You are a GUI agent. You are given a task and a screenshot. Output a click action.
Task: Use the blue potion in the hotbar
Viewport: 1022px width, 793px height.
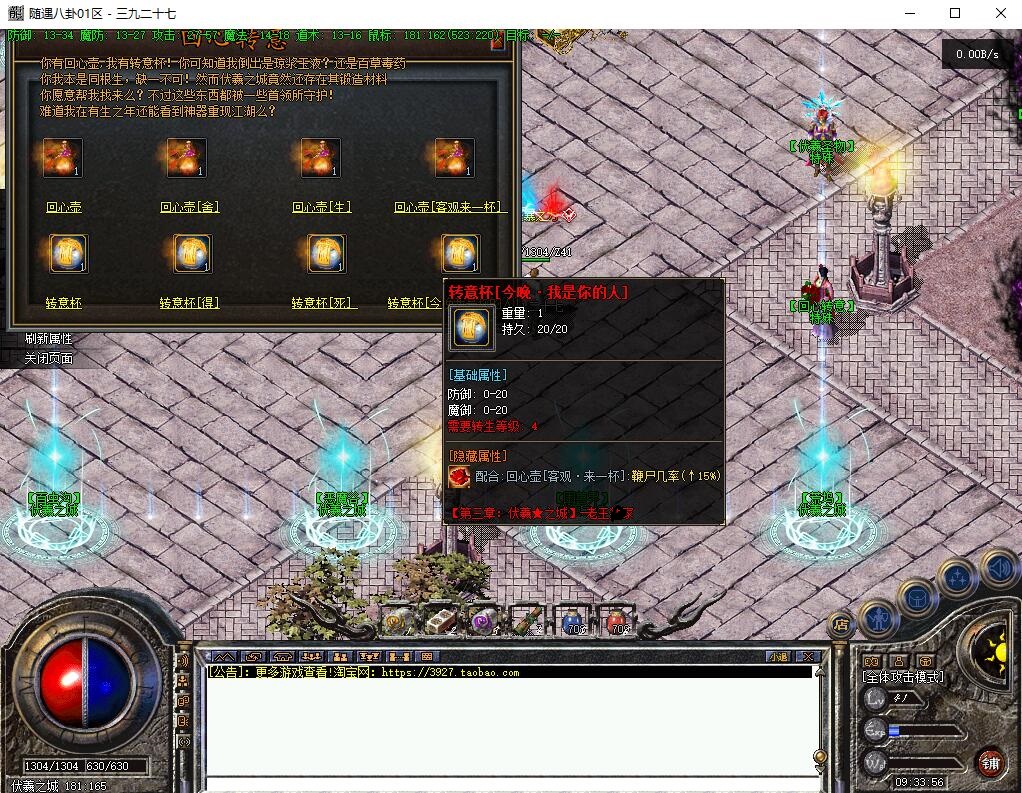(573, 621)
